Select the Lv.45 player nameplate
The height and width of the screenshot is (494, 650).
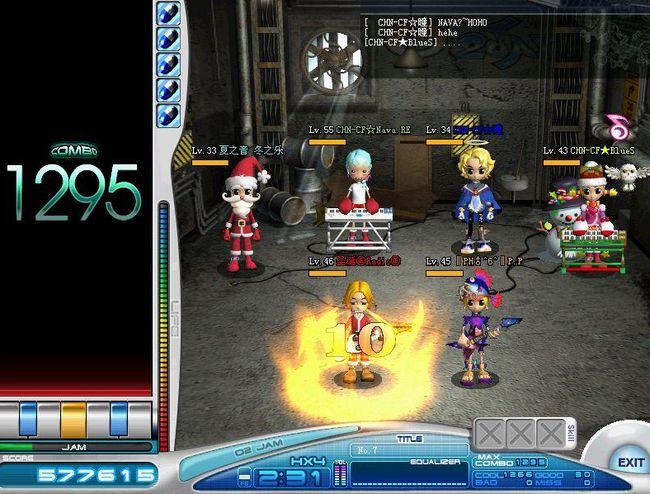474,261
